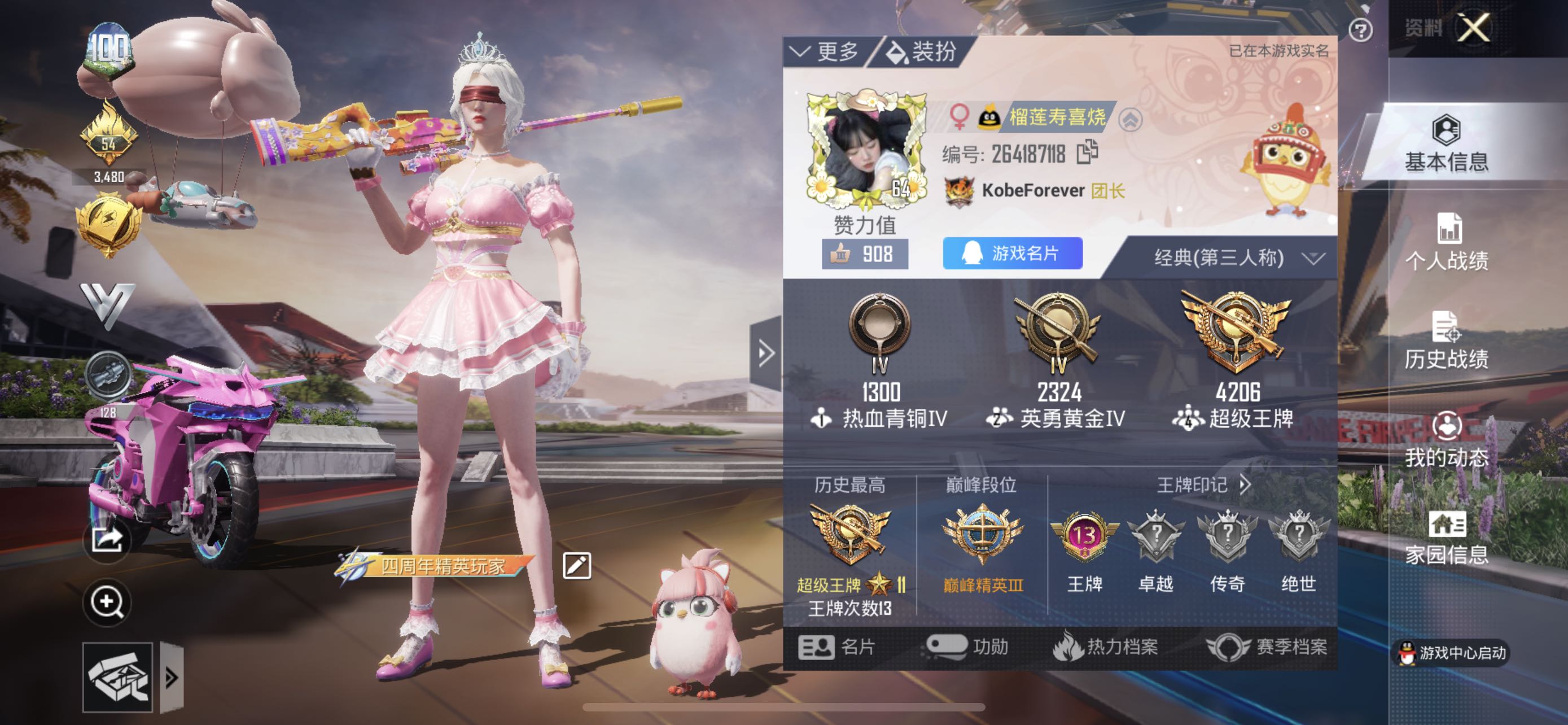Open 家园信息 tab

click(x=1446, y=537)
